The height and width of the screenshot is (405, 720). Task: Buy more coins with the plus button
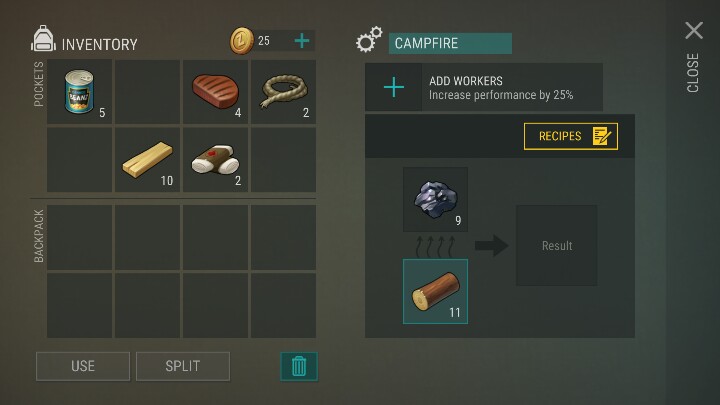(301, 41)
